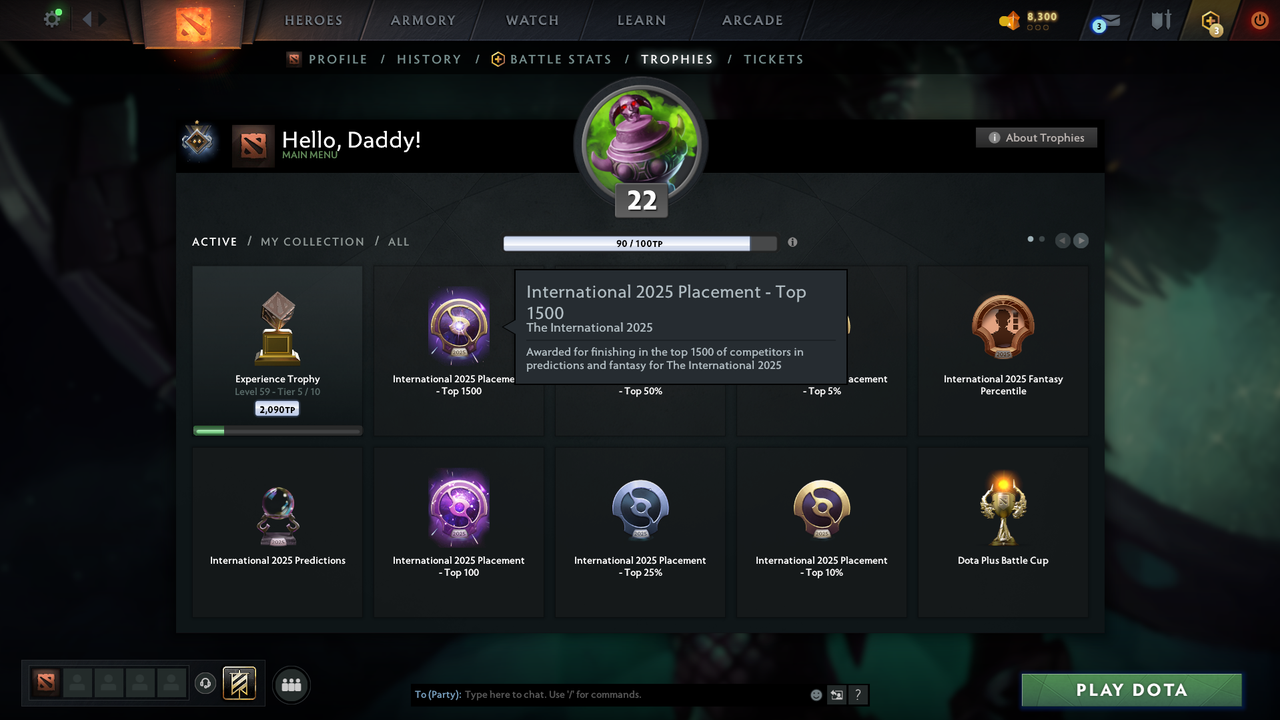The width and height of the screenshot is (1280, 720).
Task: Switch to MY COLLECTION trophies view
Action: 312,241
